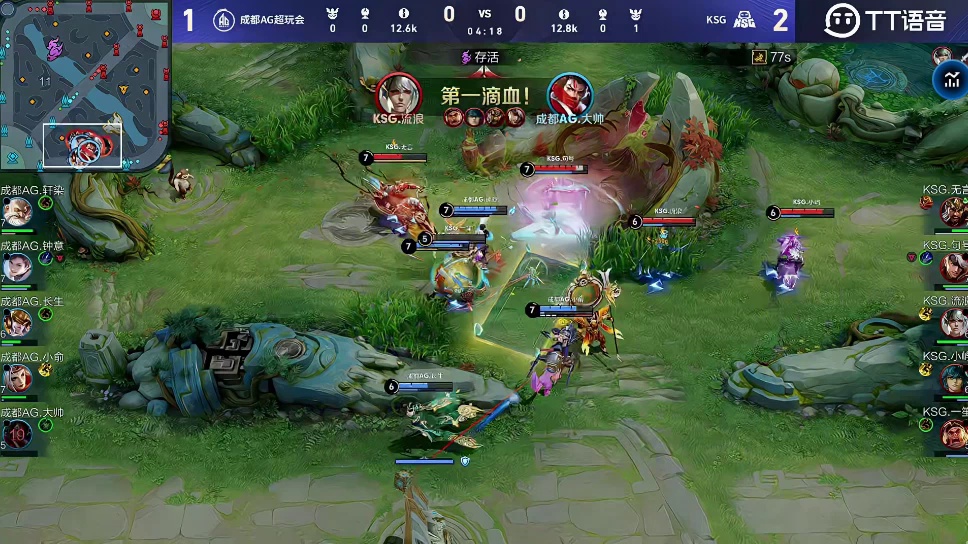Select player 成都AG.轩染's portrait
Screen dimensions: 968x544
pyautogui.click(x=17, y=212)
